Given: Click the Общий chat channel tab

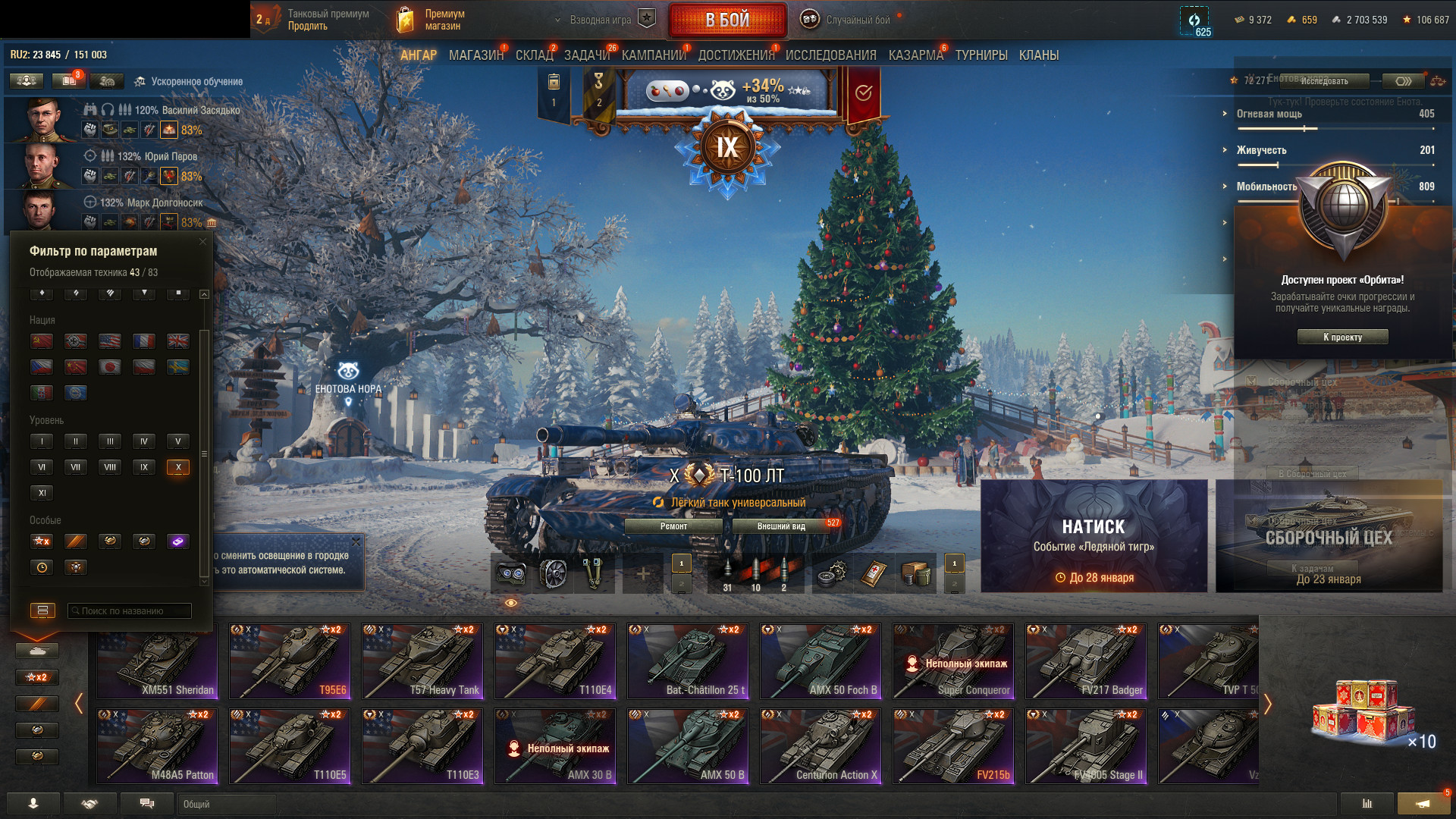Looking at the screenshot, I should [226, 804].
